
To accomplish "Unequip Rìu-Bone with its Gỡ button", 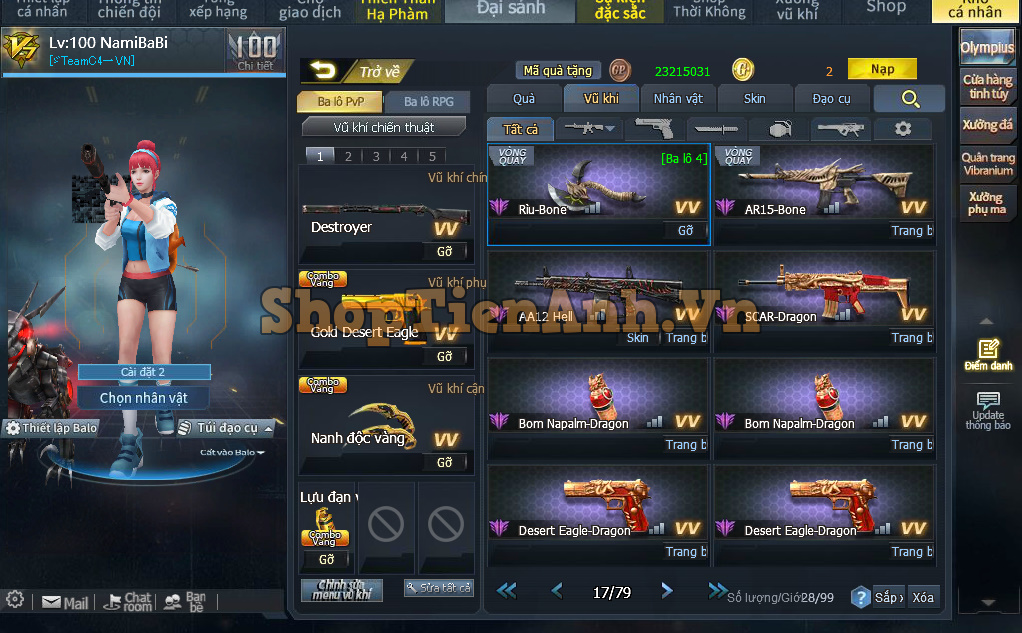I will click(x=685, y=231).
